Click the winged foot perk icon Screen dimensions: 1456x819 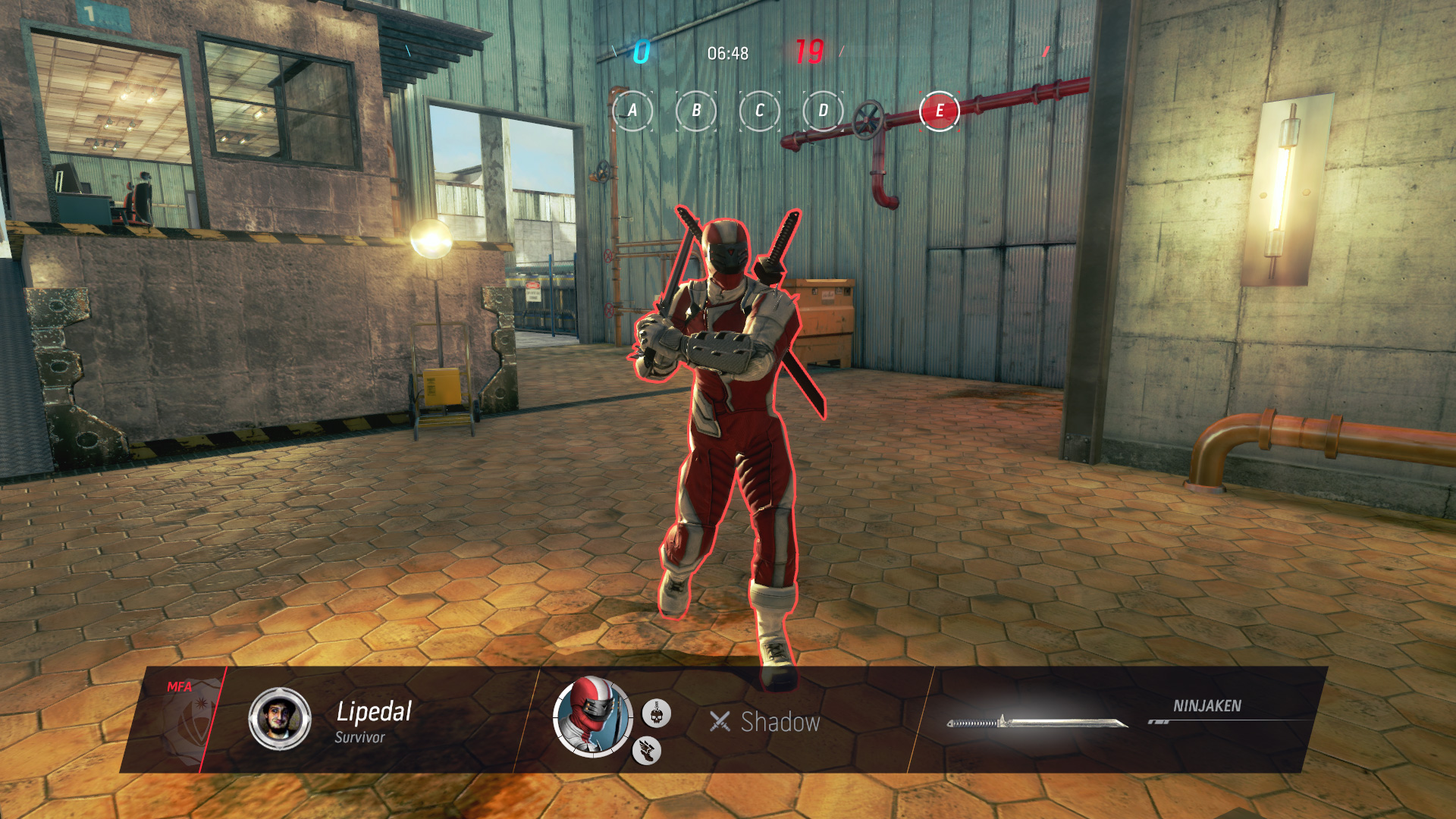click(x=646, y=751)
